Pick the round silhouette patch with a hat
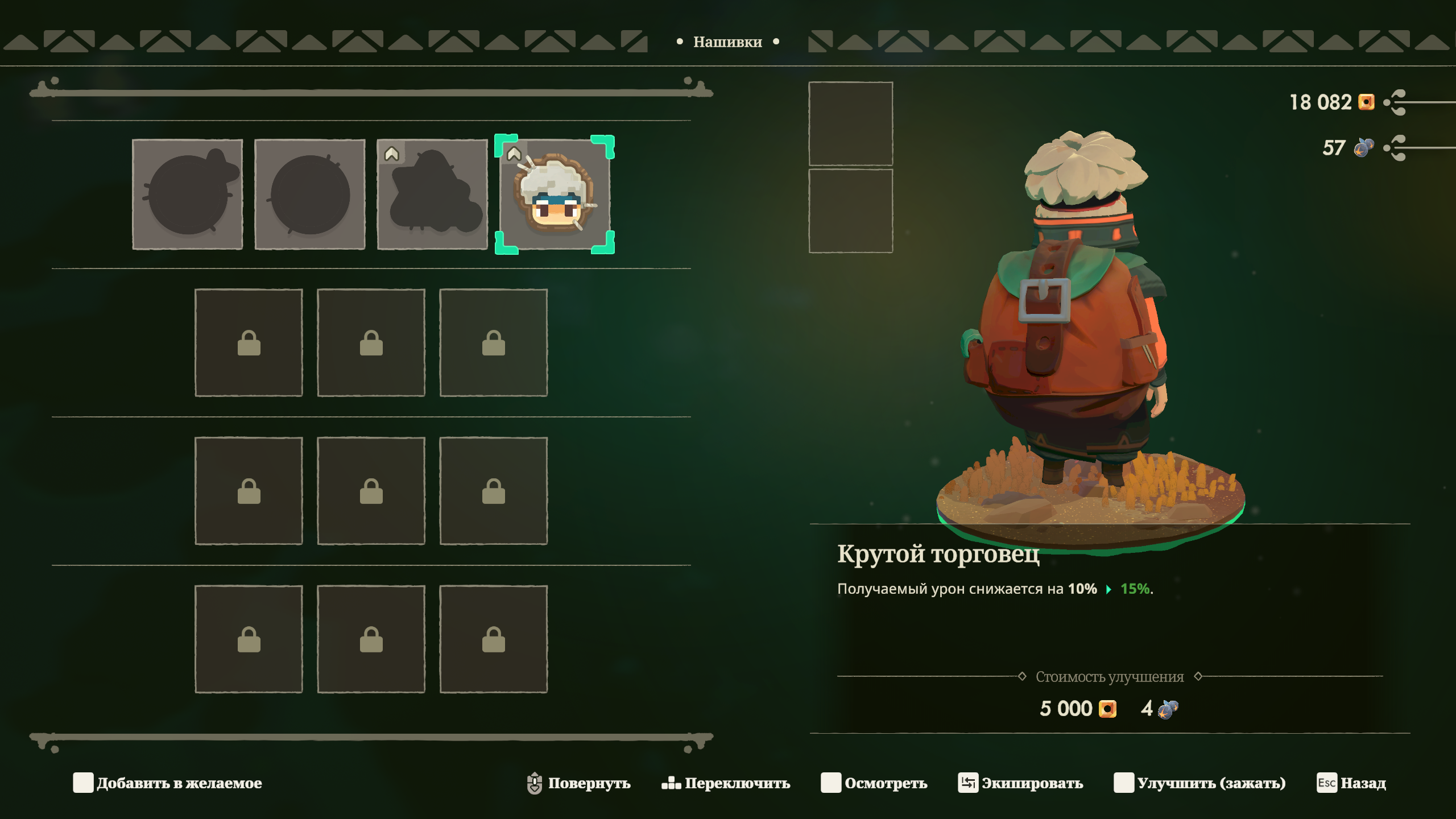Image resolution: width=1456 pixels, height=819 pixels. 188,195
